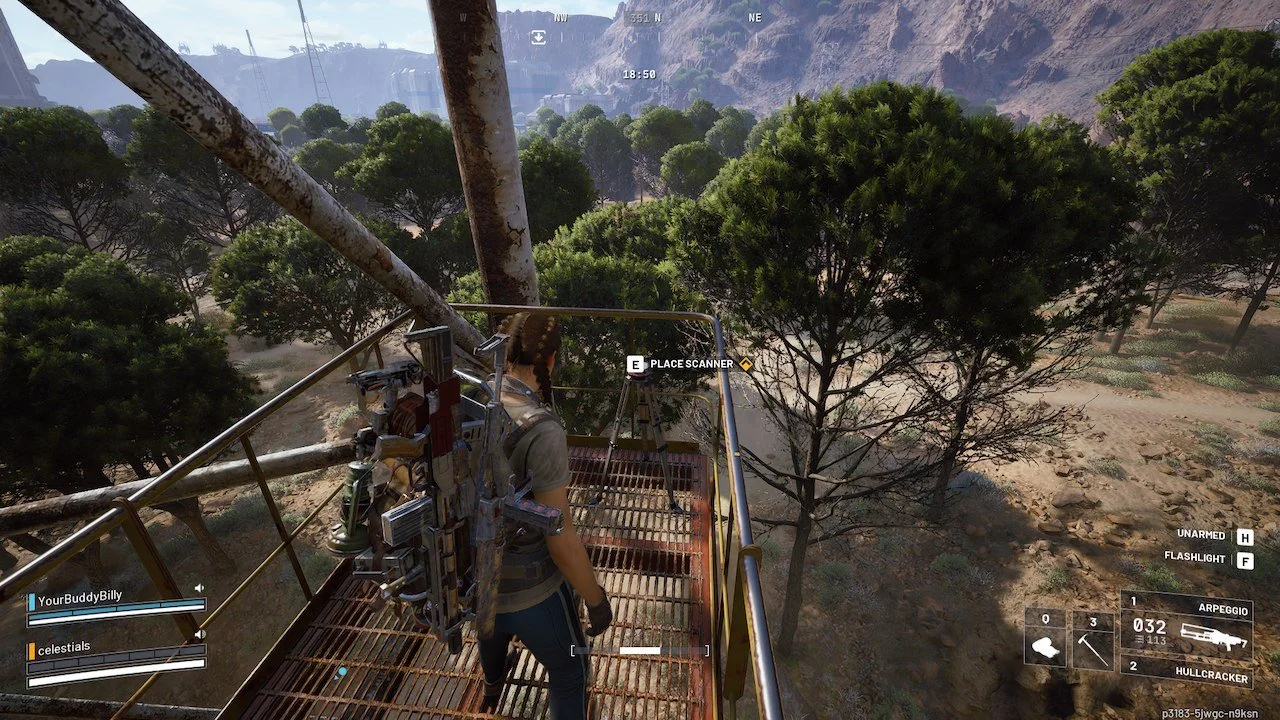1280x720 pixels.
Task: Select the pickaxe tool slot
Action: pos(1093,641)
